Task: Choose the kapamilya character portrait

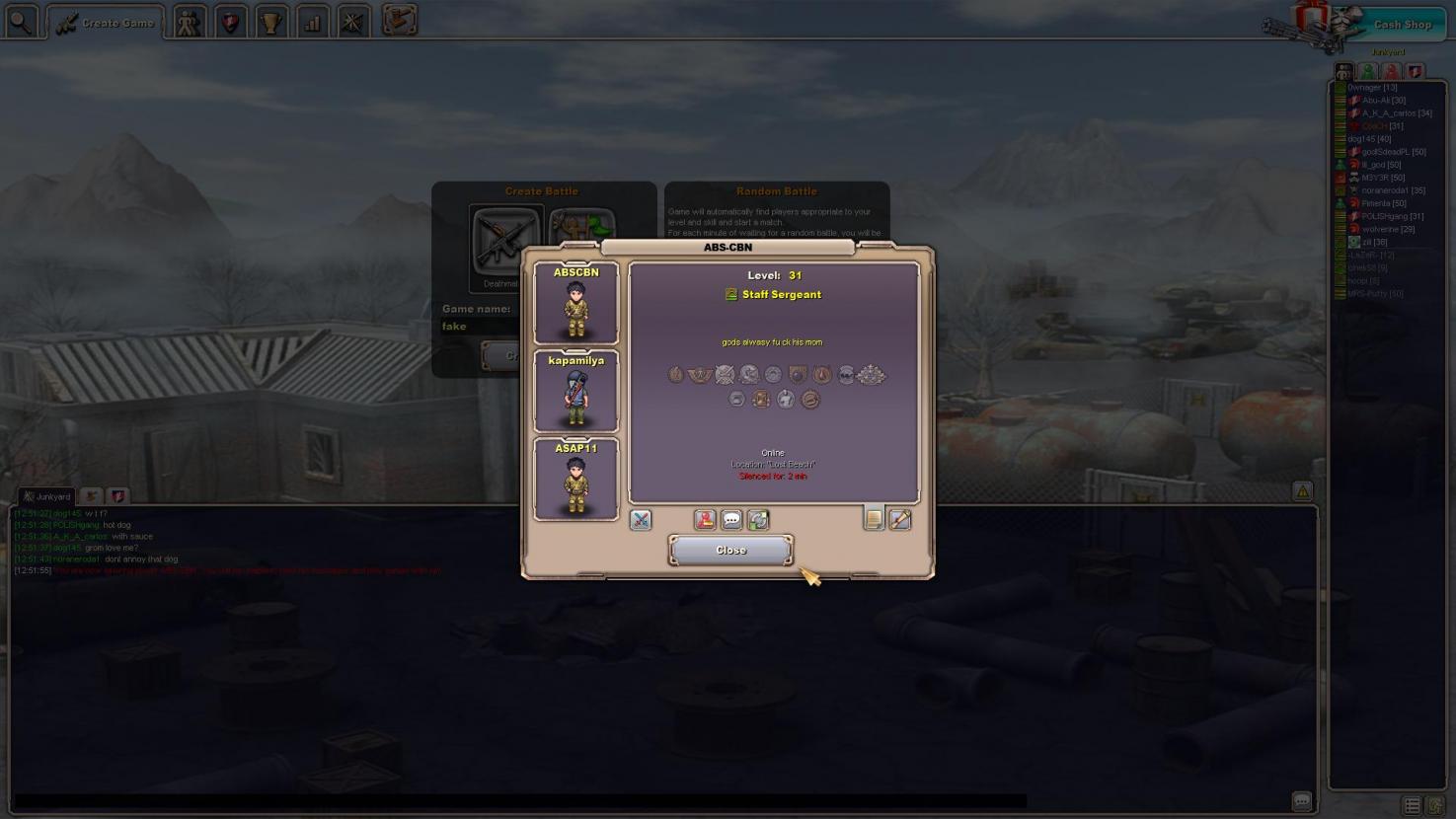Action: point(576,391)
